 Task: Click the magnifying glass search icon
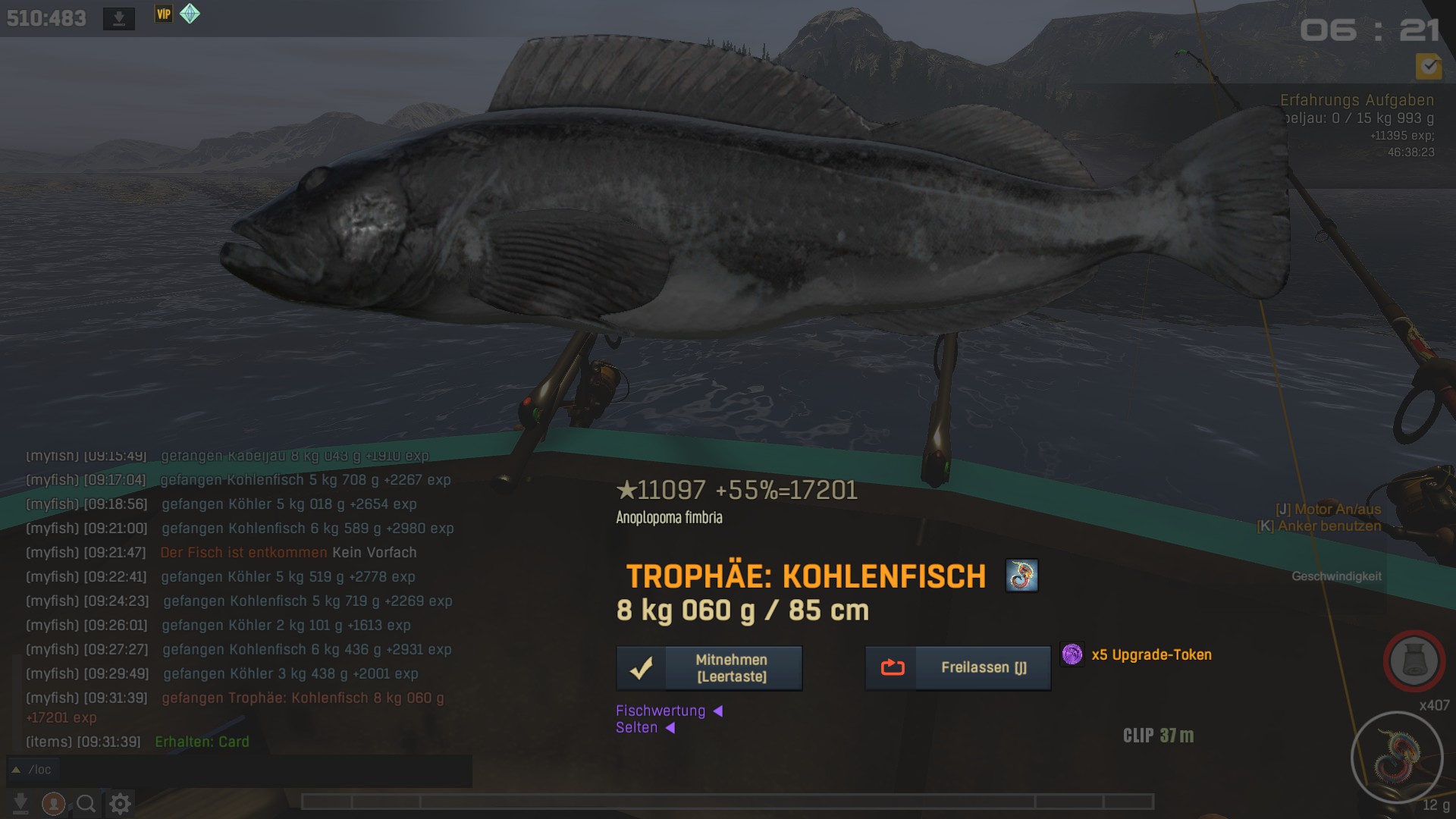click(x=86, y=803)
